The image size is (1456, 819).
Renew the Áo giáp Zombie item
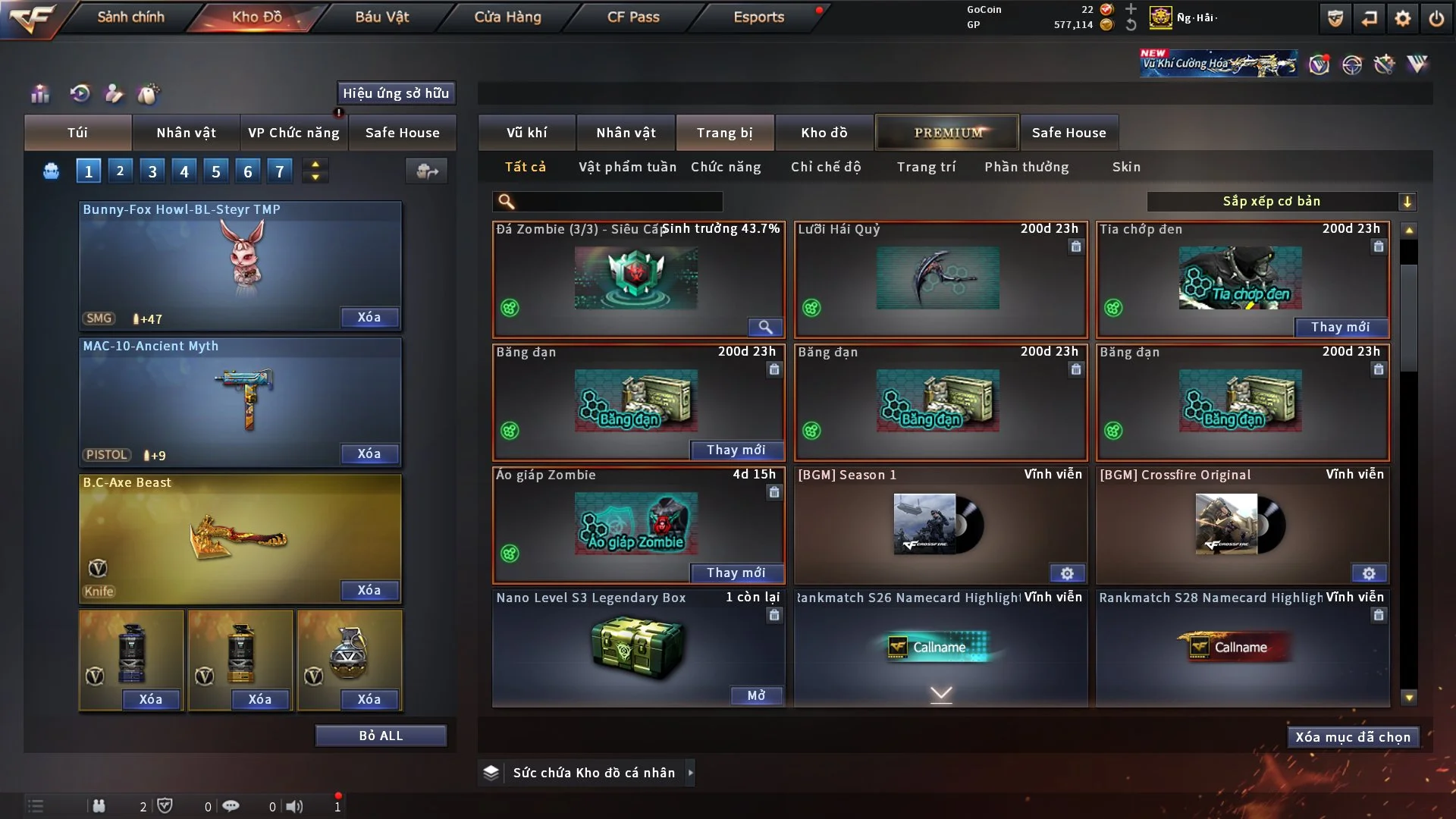tap(736, 573)
